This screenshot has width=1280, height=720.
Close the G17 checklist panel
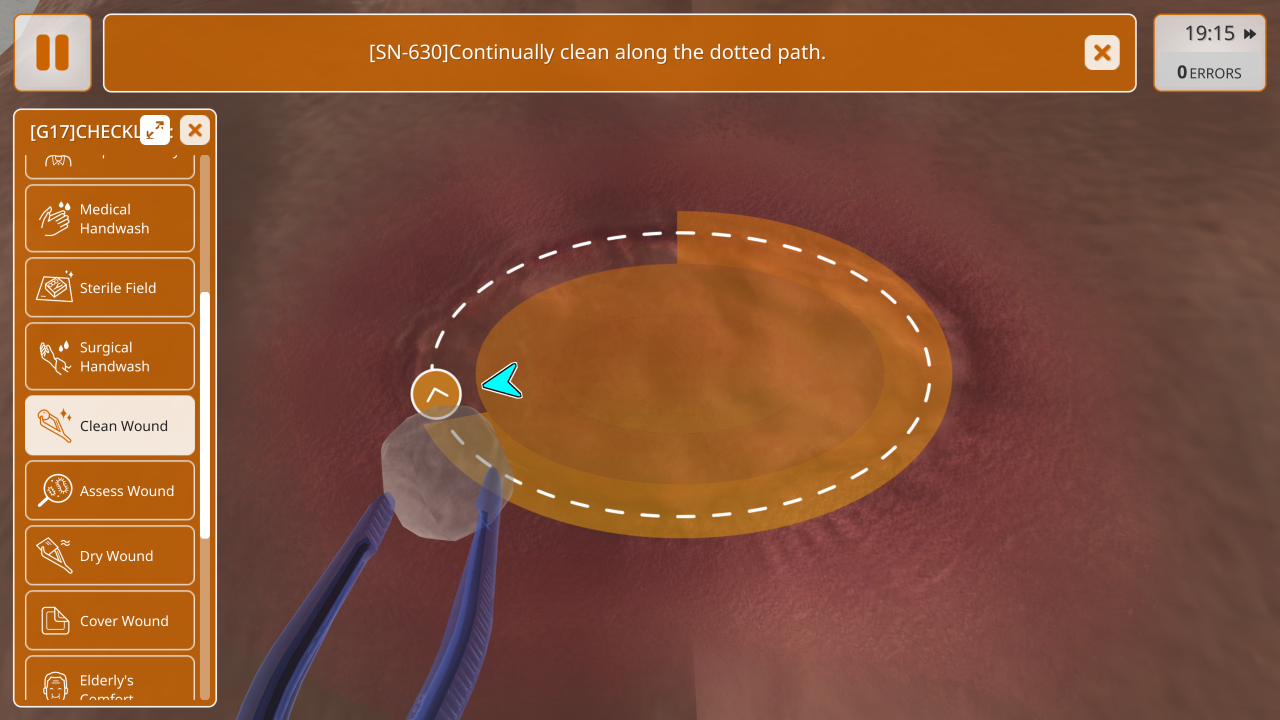tap(195, 130)
